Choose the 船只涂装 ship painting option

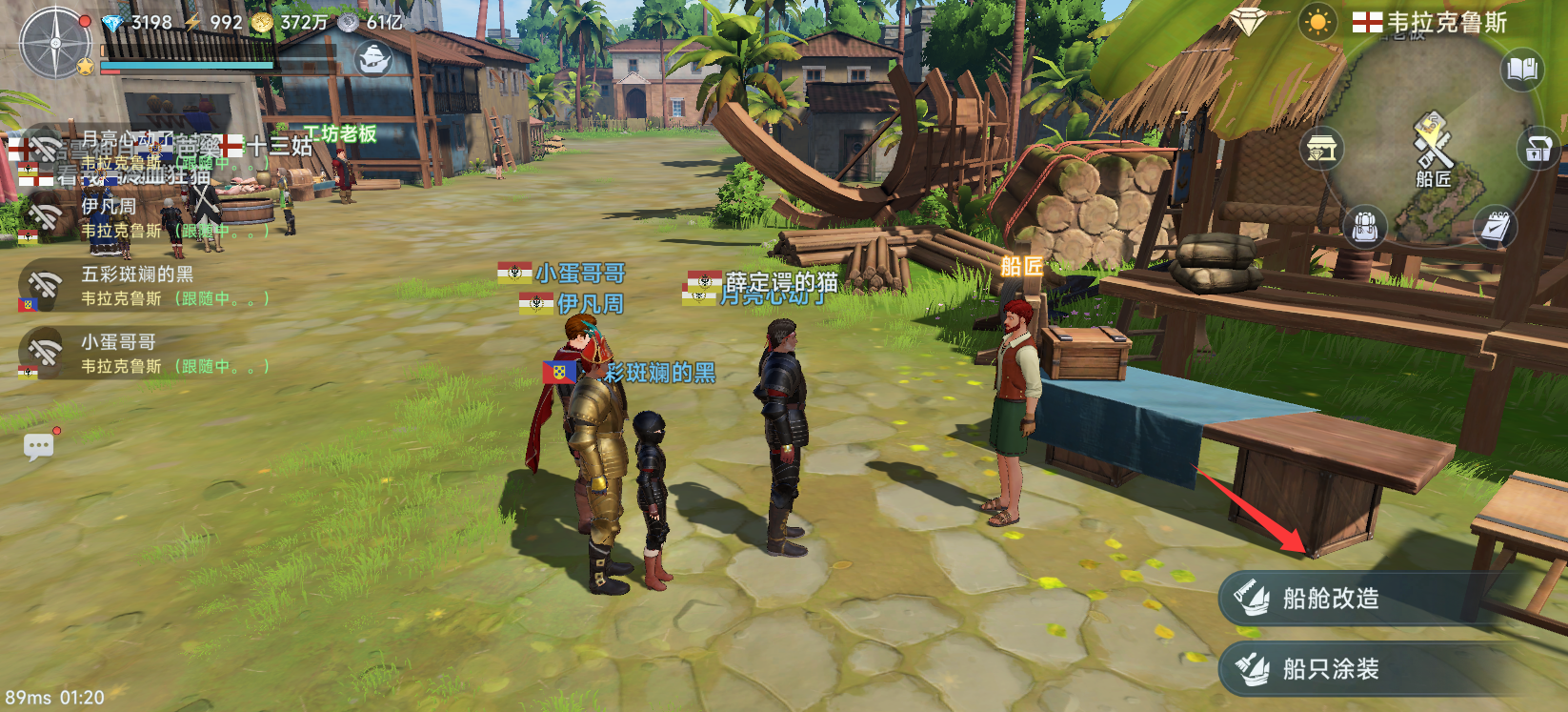pyautogui.click(x=1329, y=669)
